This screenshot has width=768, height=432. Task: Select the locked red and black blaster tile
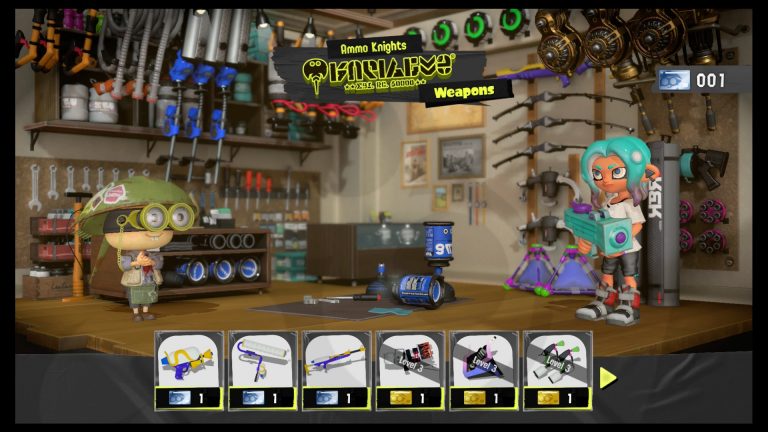[x=410, y=369]
